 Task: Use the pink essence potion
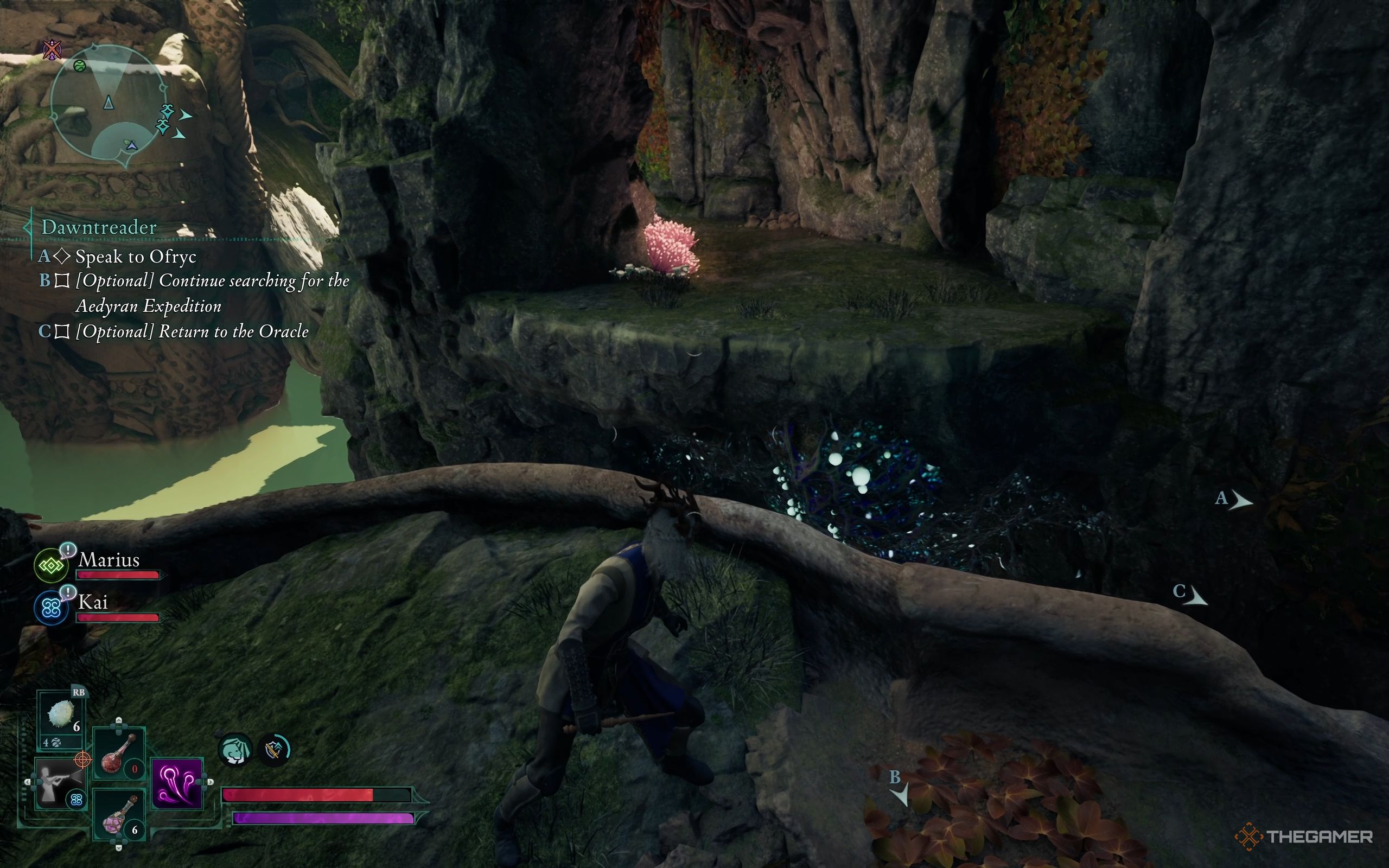119,815
